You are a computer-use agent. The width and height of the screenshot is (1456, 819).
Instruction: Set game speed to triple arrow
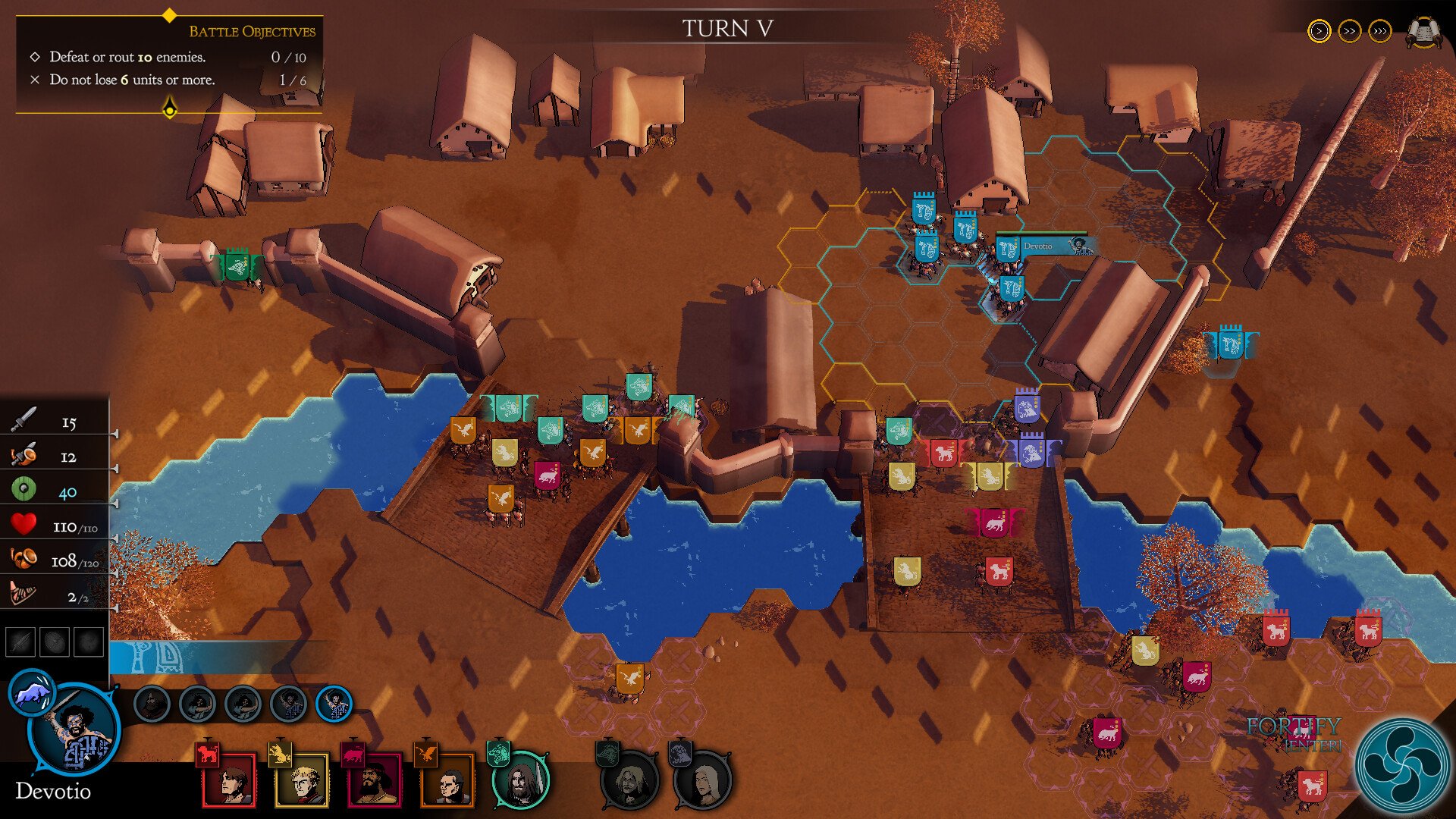point(1380,31)
